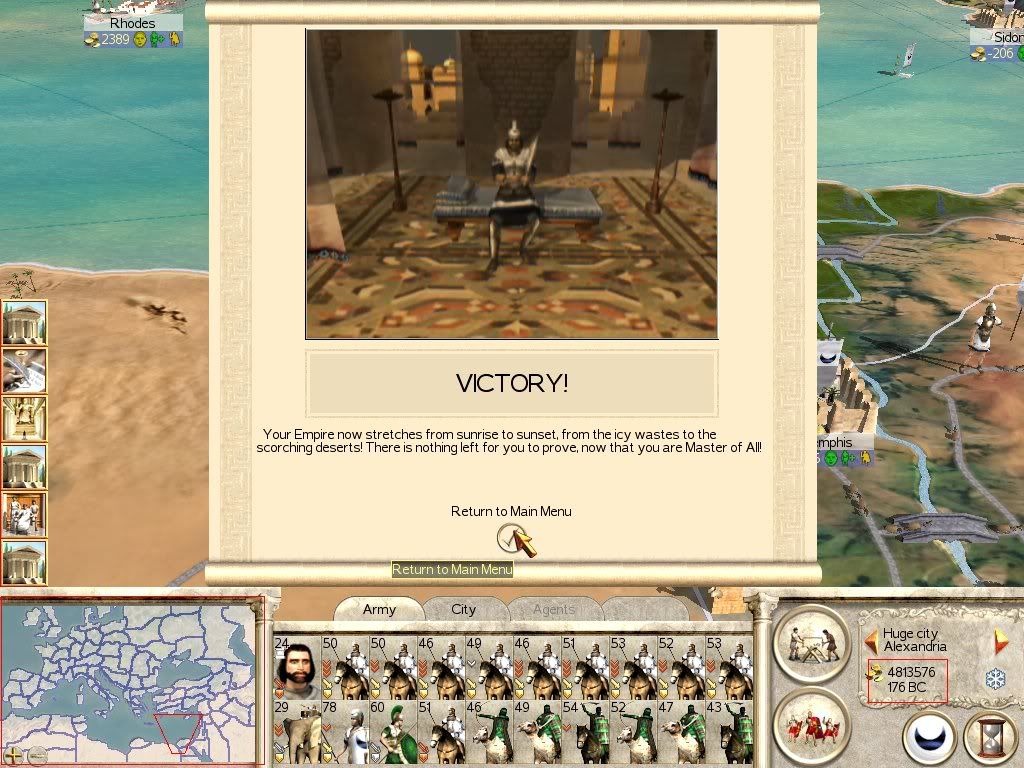Go to previous settlement with left arrow

coord(871,641)
